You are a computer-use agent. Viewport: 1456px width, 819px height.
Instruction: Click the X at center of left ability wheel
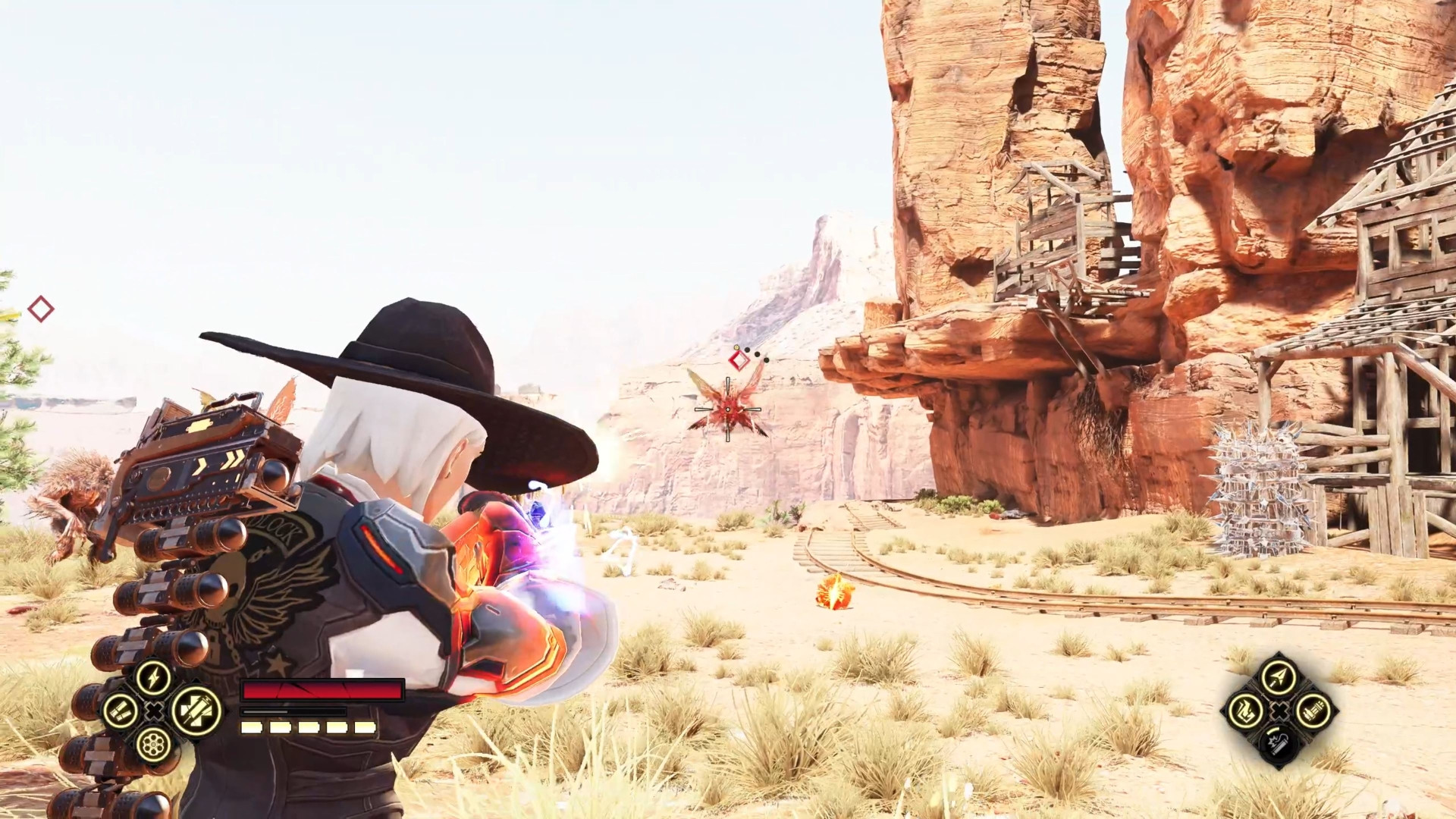pos(153,711)
